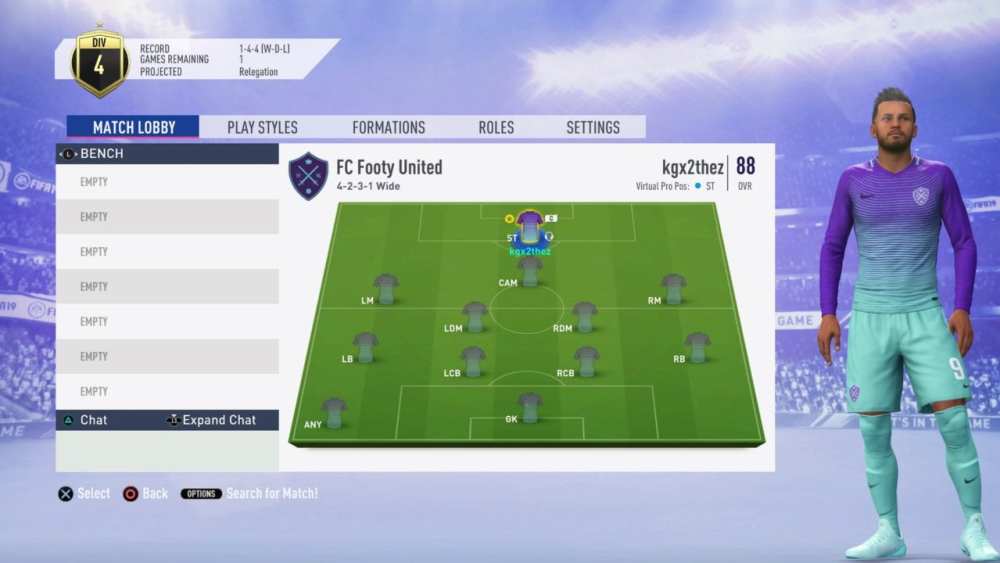
Task: Open the Play Styles tab
Action: 262,127
